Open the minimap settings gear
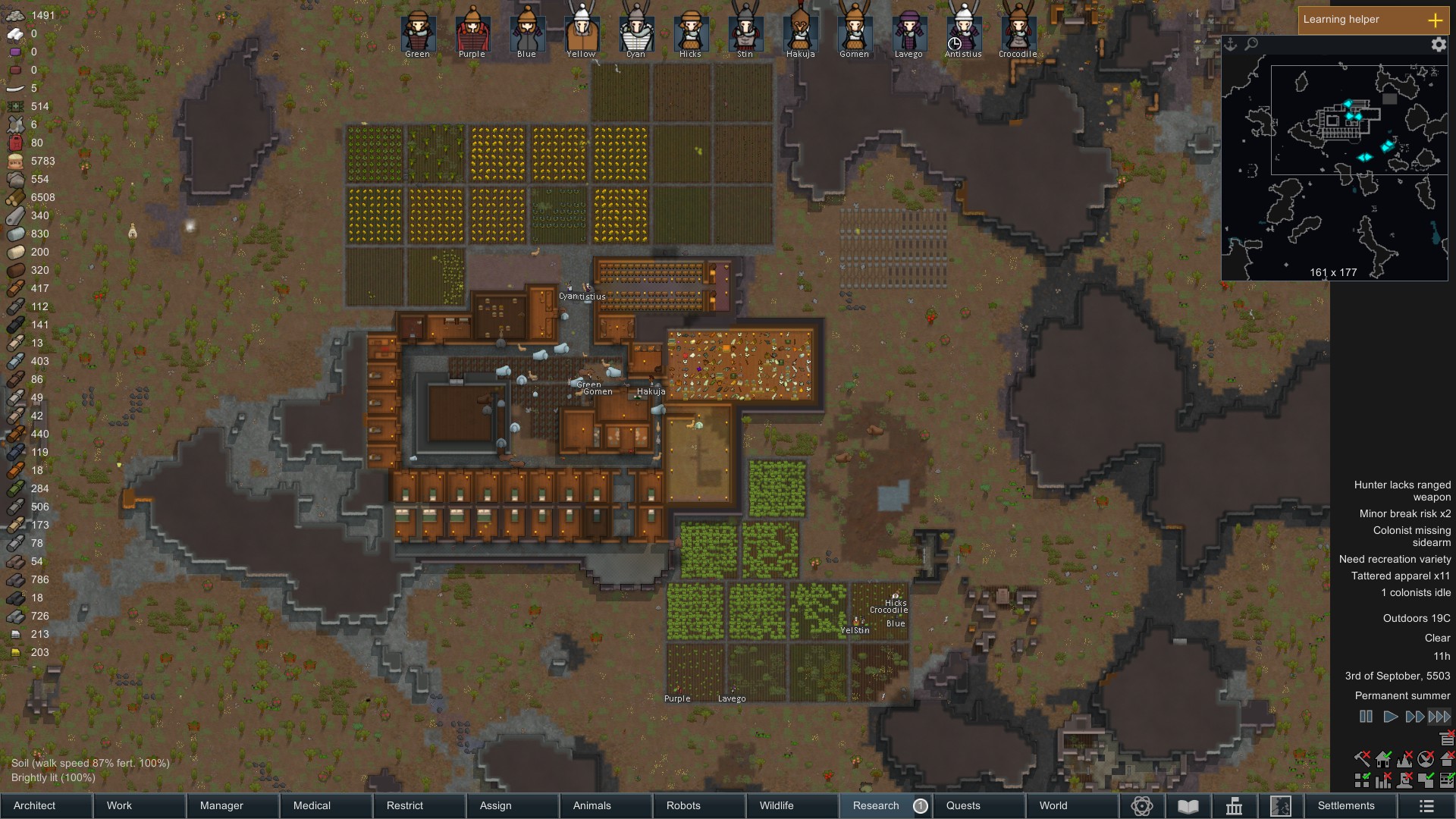This screenshot has height=819, width=1456. pos(1438,45)
